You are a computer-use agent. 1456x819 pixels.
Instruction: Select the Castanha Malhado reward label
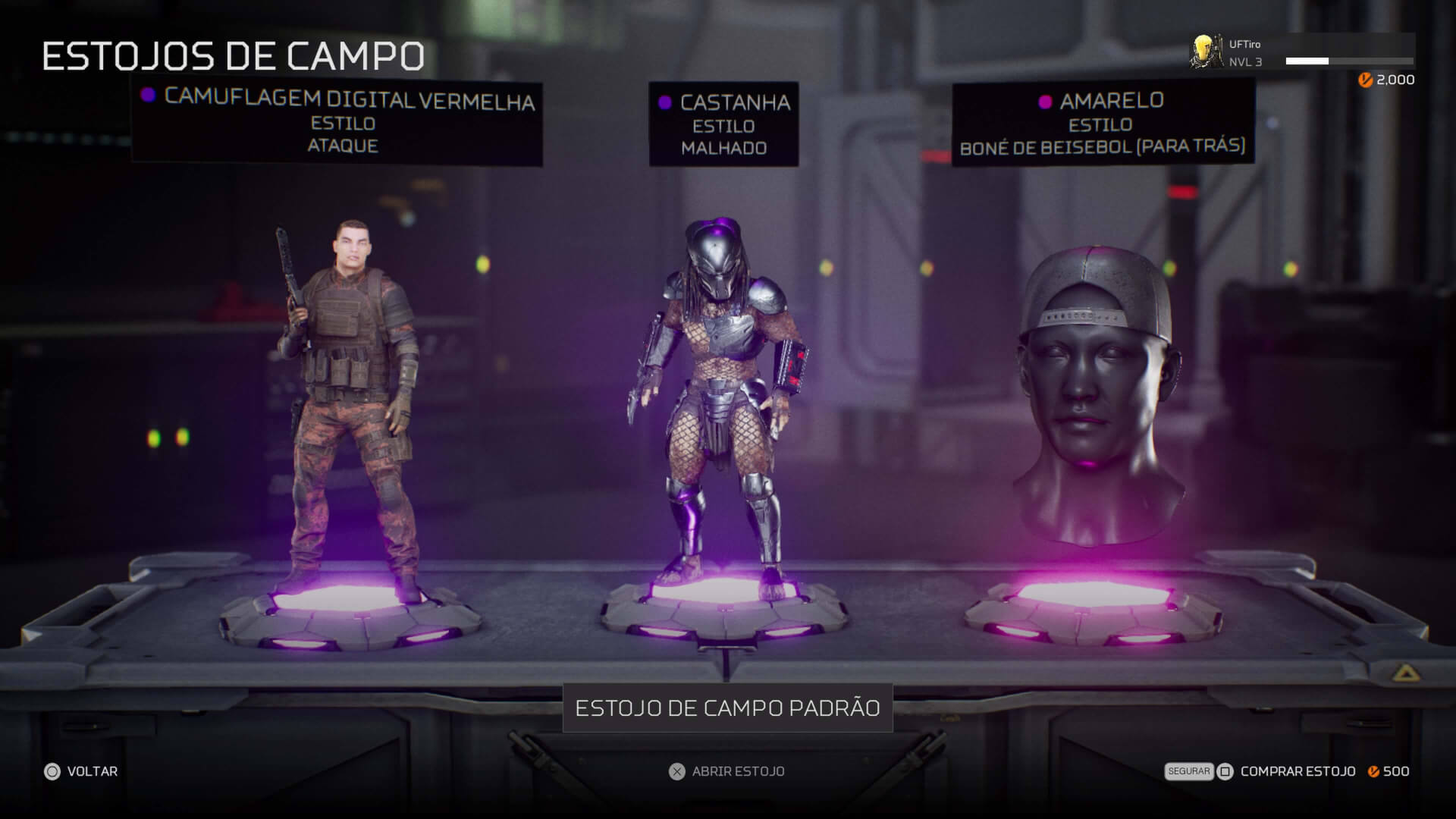click(x=723, y=124)
